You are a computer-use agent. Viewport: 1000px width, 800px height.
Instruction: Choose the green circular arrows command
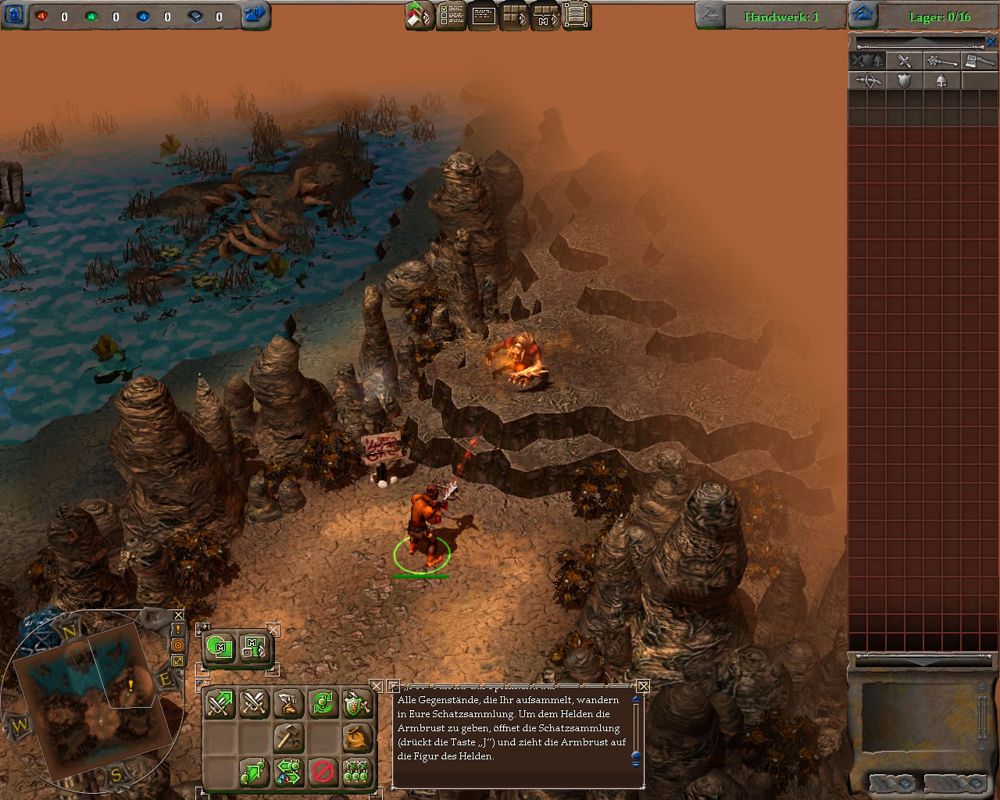click(322, 704)
